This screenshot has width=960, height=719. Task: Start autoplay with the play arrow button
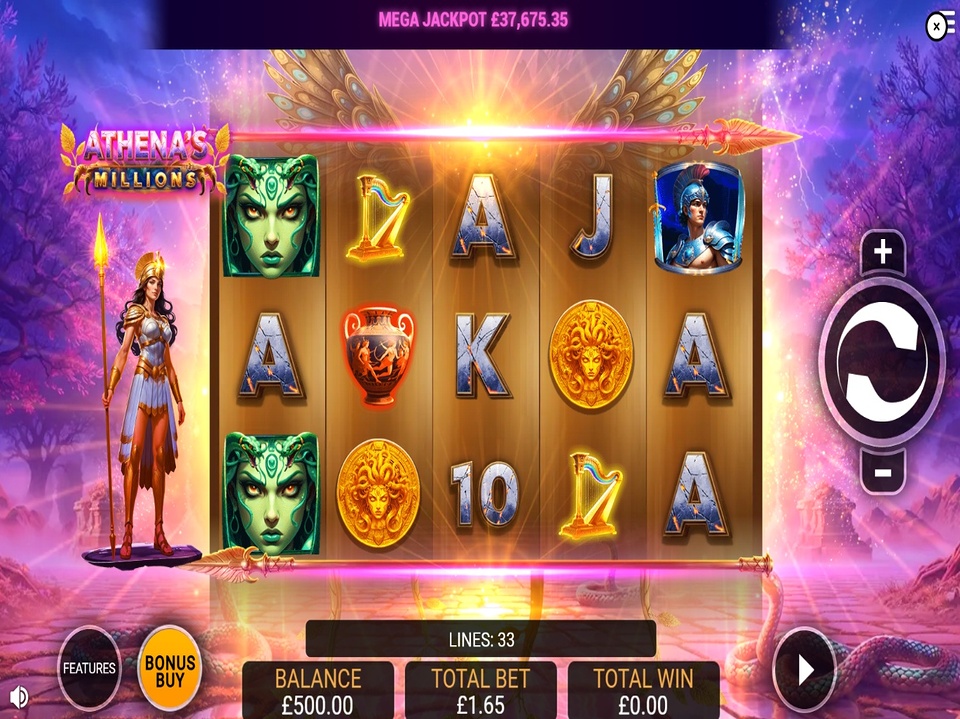(x=805, y=668)
